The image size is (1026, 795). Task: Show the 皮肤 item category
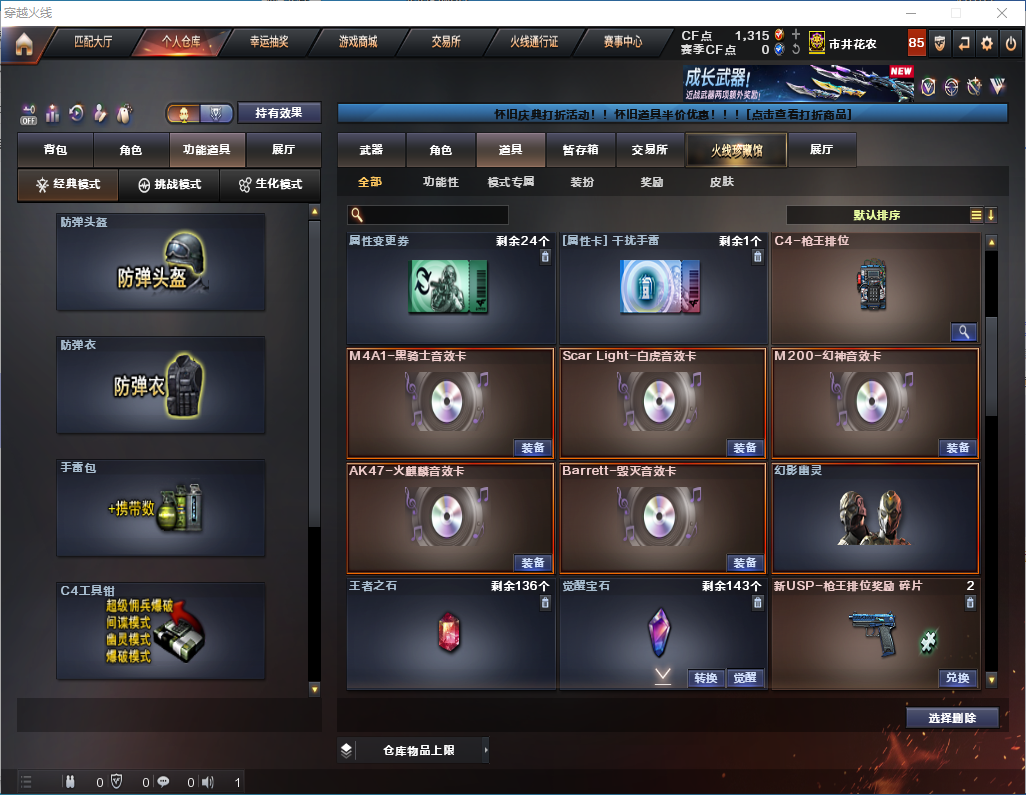point(721,182)
